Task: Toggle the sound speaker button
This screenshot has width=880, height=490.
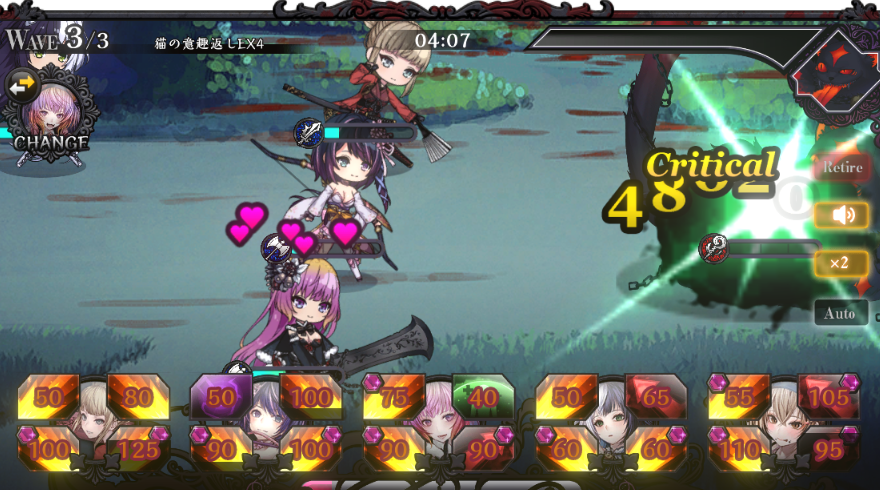Action: [841, 215]
